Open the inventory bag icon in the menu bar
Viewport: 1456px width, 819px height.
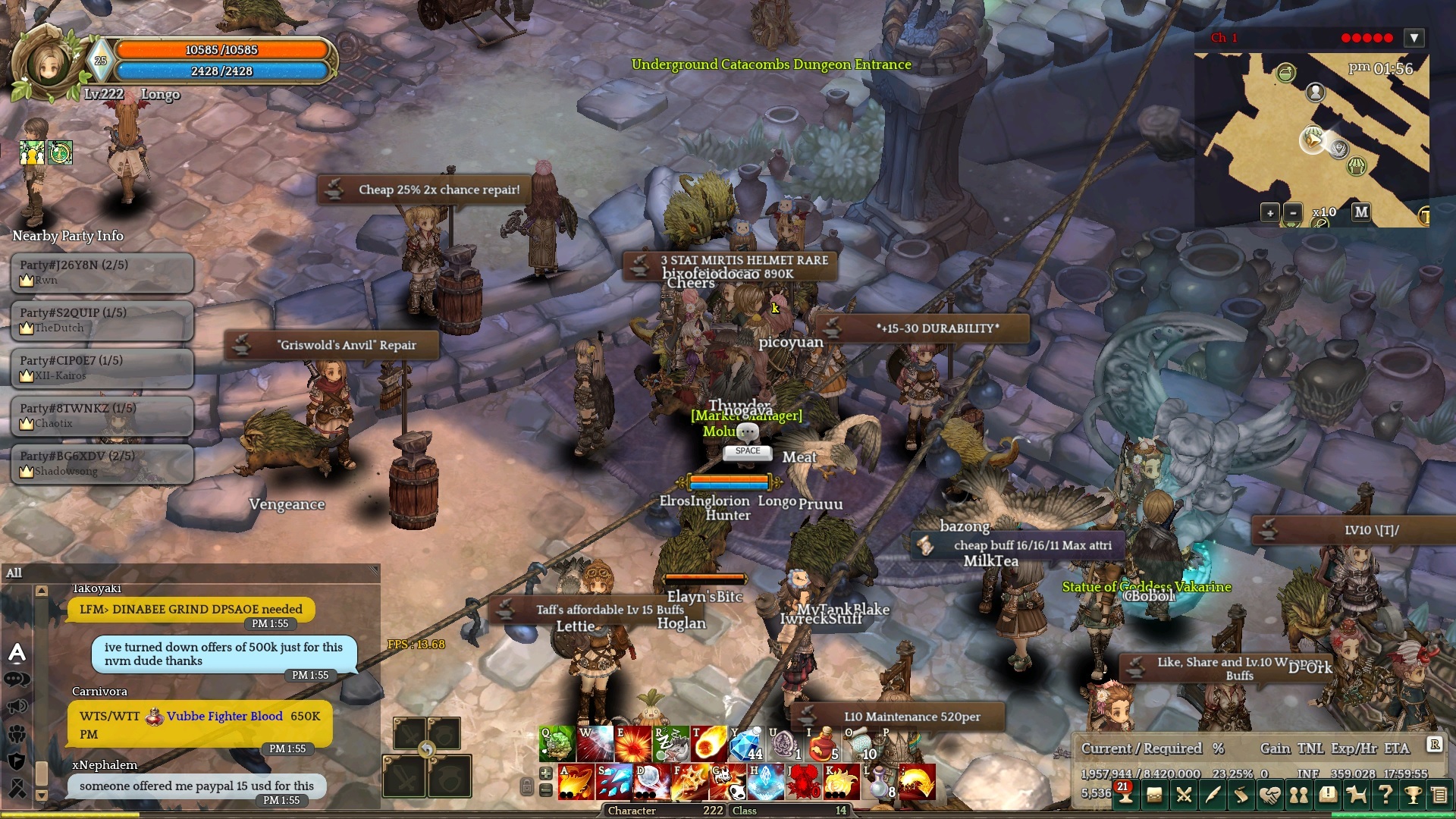pos(1154,795)
